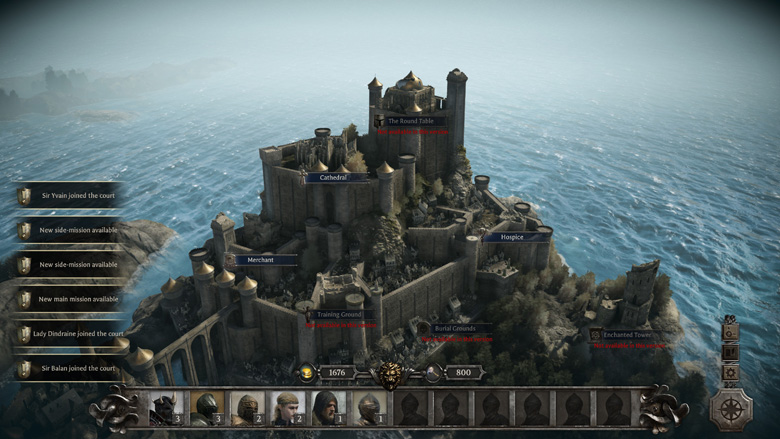Select the Enchanted Tower label
780x439 pixels.
pyautogui.click(x=627, y=335)
